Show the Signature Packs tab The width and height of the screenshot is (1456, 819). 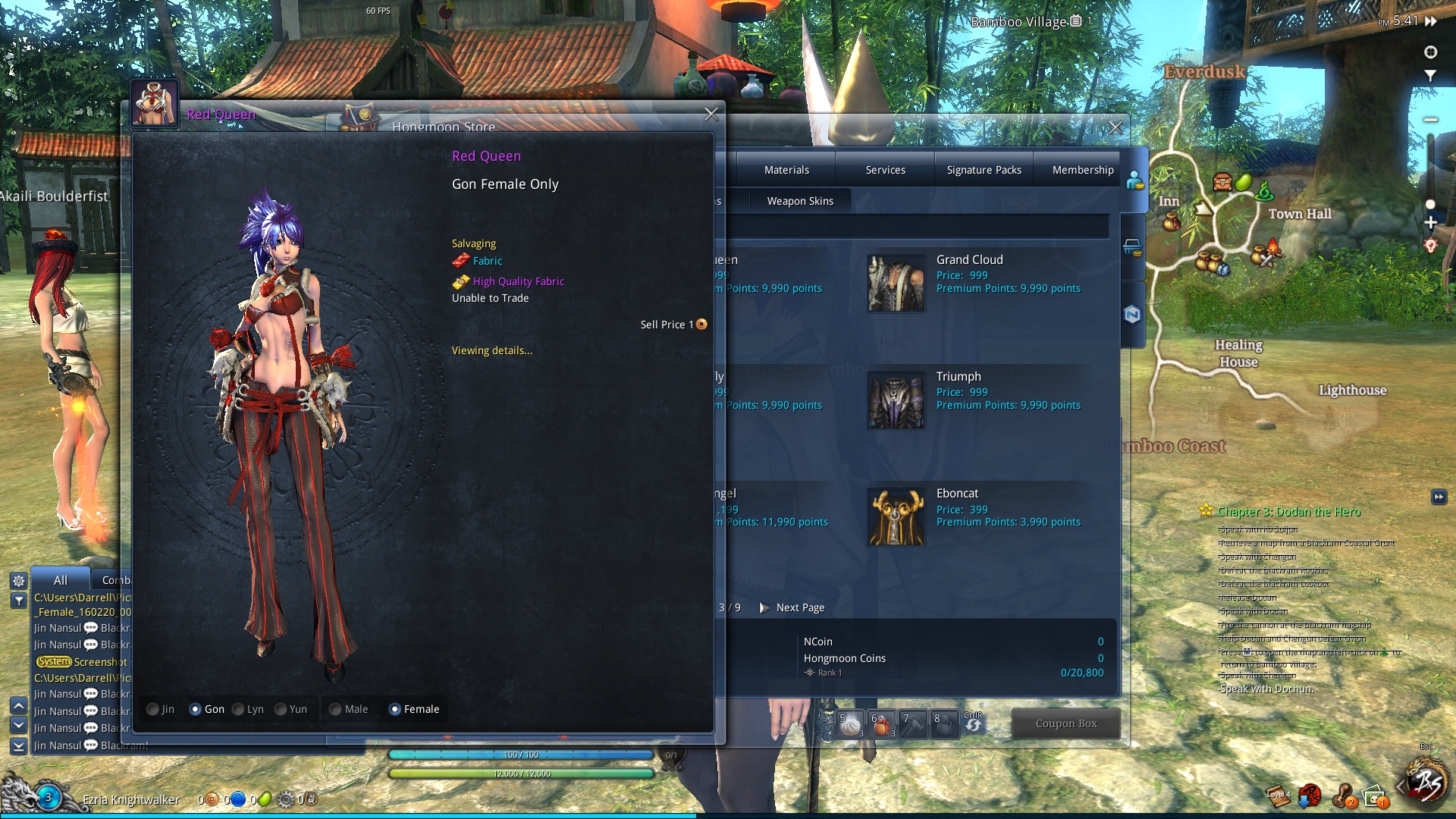984,170
